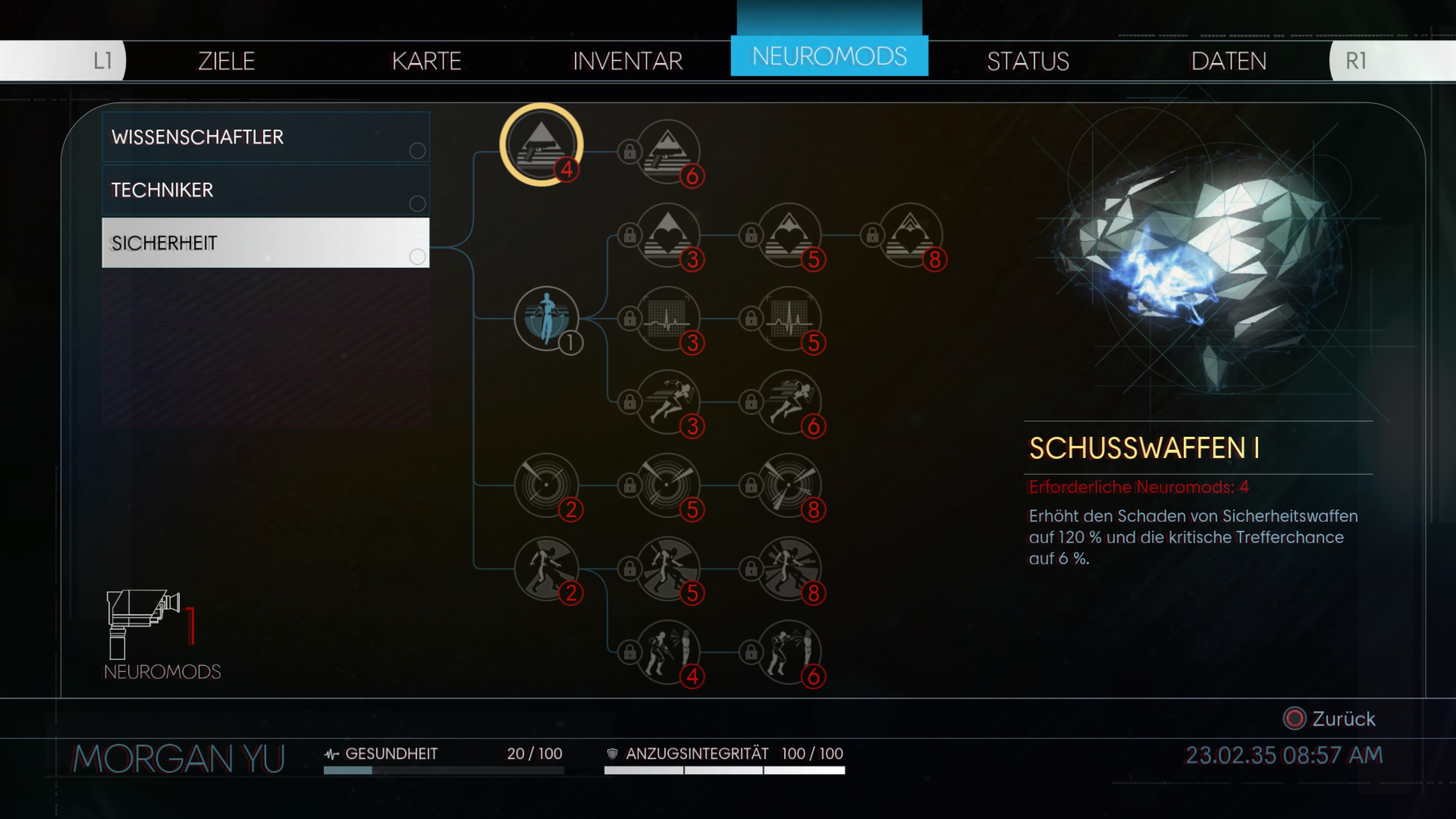Select the highlighted Schusswaffen I skill node
The height and width of the screenshot is (819, 1456).
pyautogui.click(x=541, y=145)
